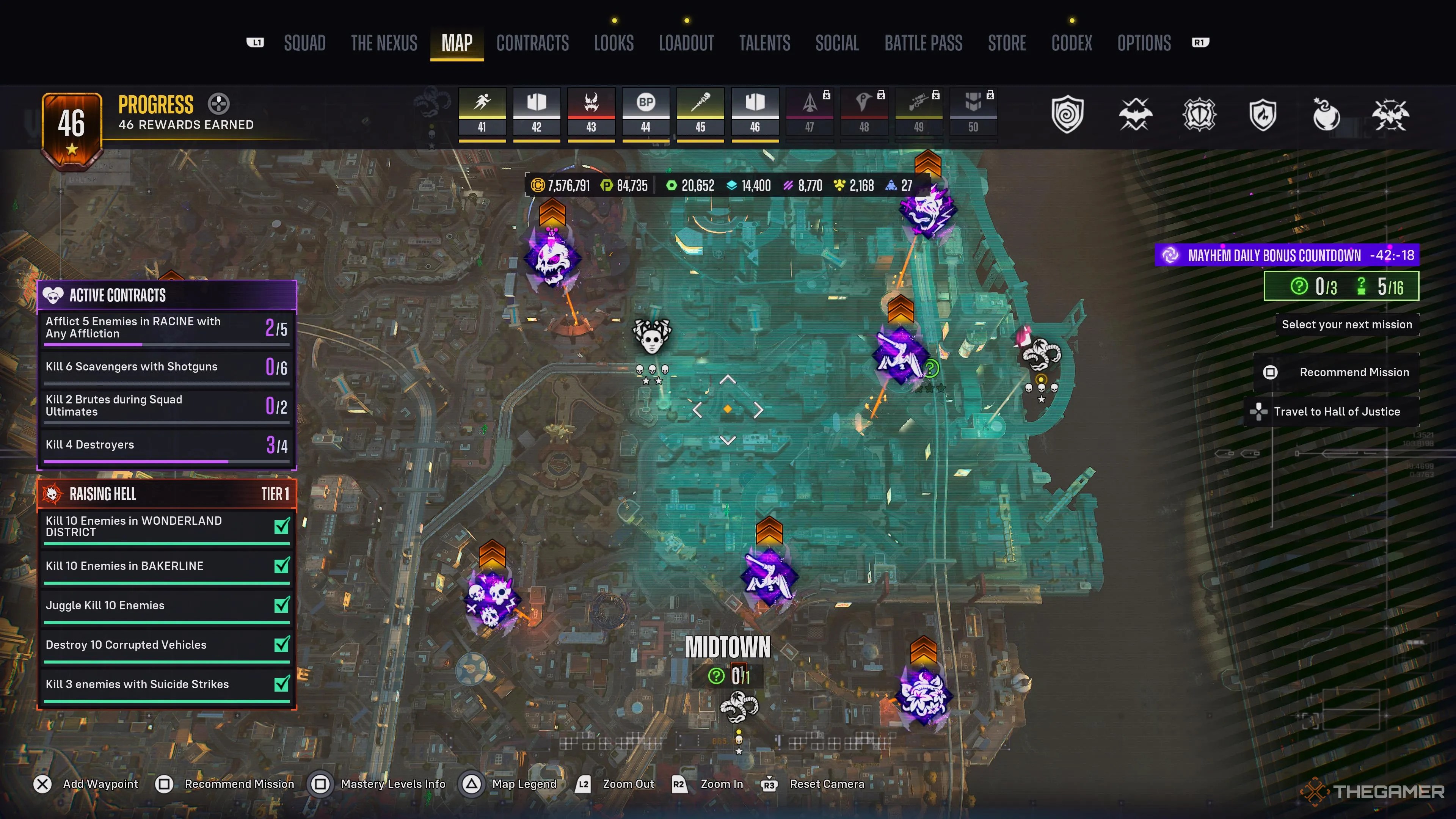This screenshot has width=1456, height=819.
Task: Click the checkmark beside Kill 3 enemies with Suicide Strikes
Action: point(282,684)
